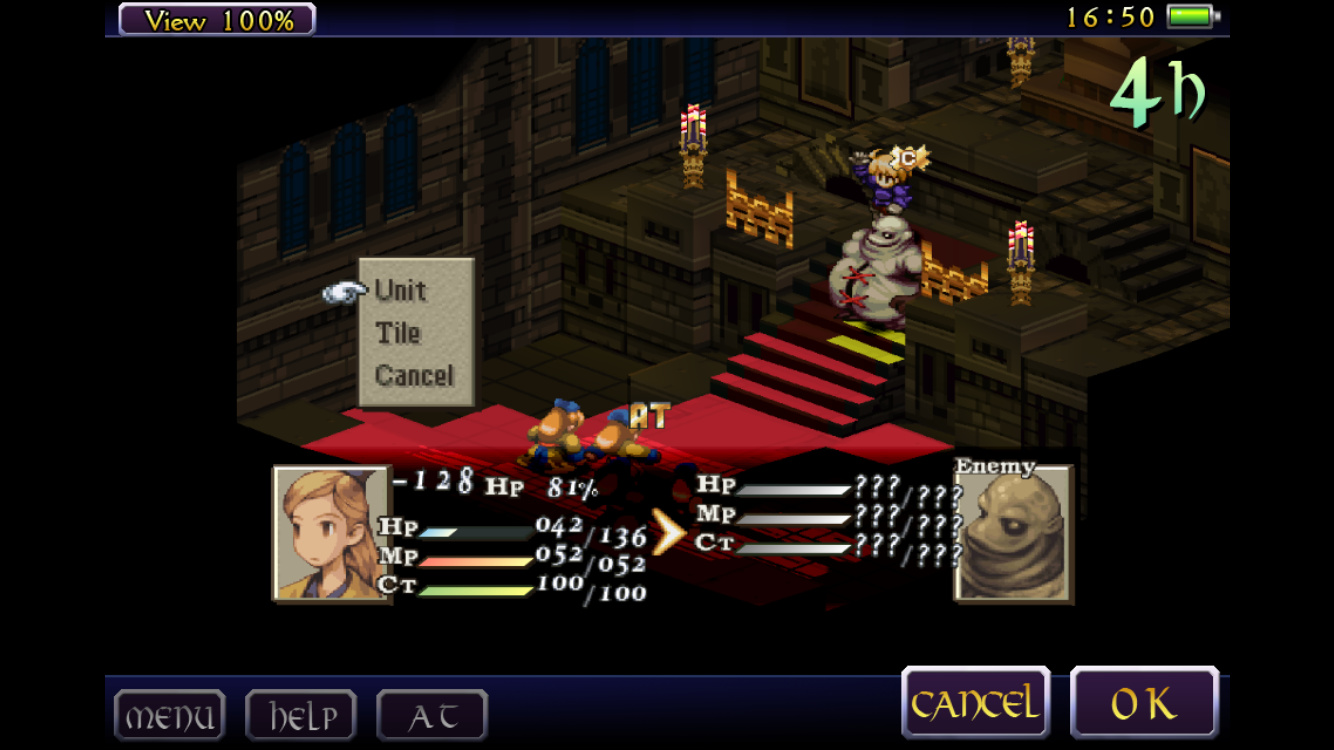Open the AT turn order list

click(432, 716)
